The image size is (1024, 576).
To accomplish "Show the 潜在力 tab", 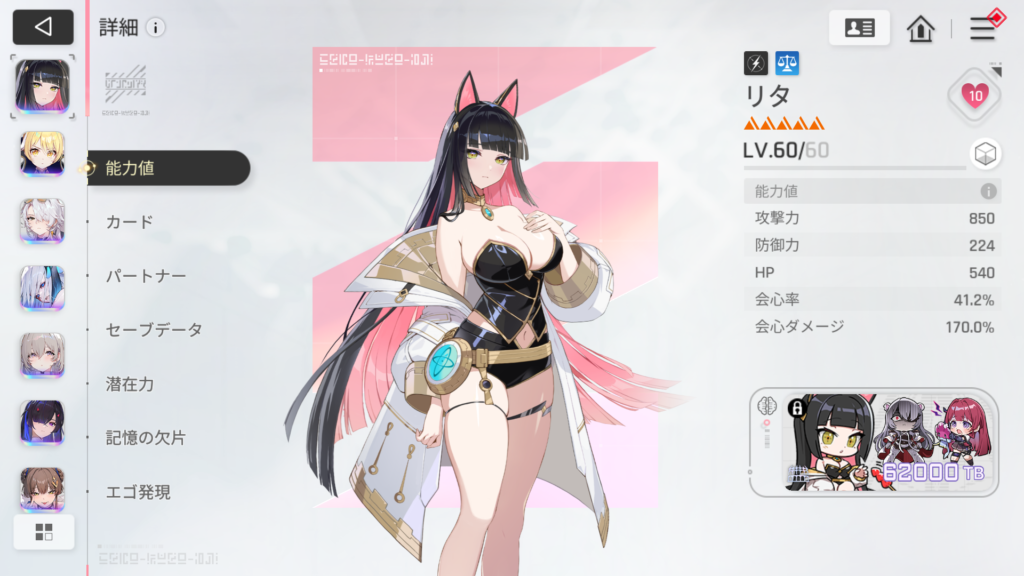I will click(130, 384).
